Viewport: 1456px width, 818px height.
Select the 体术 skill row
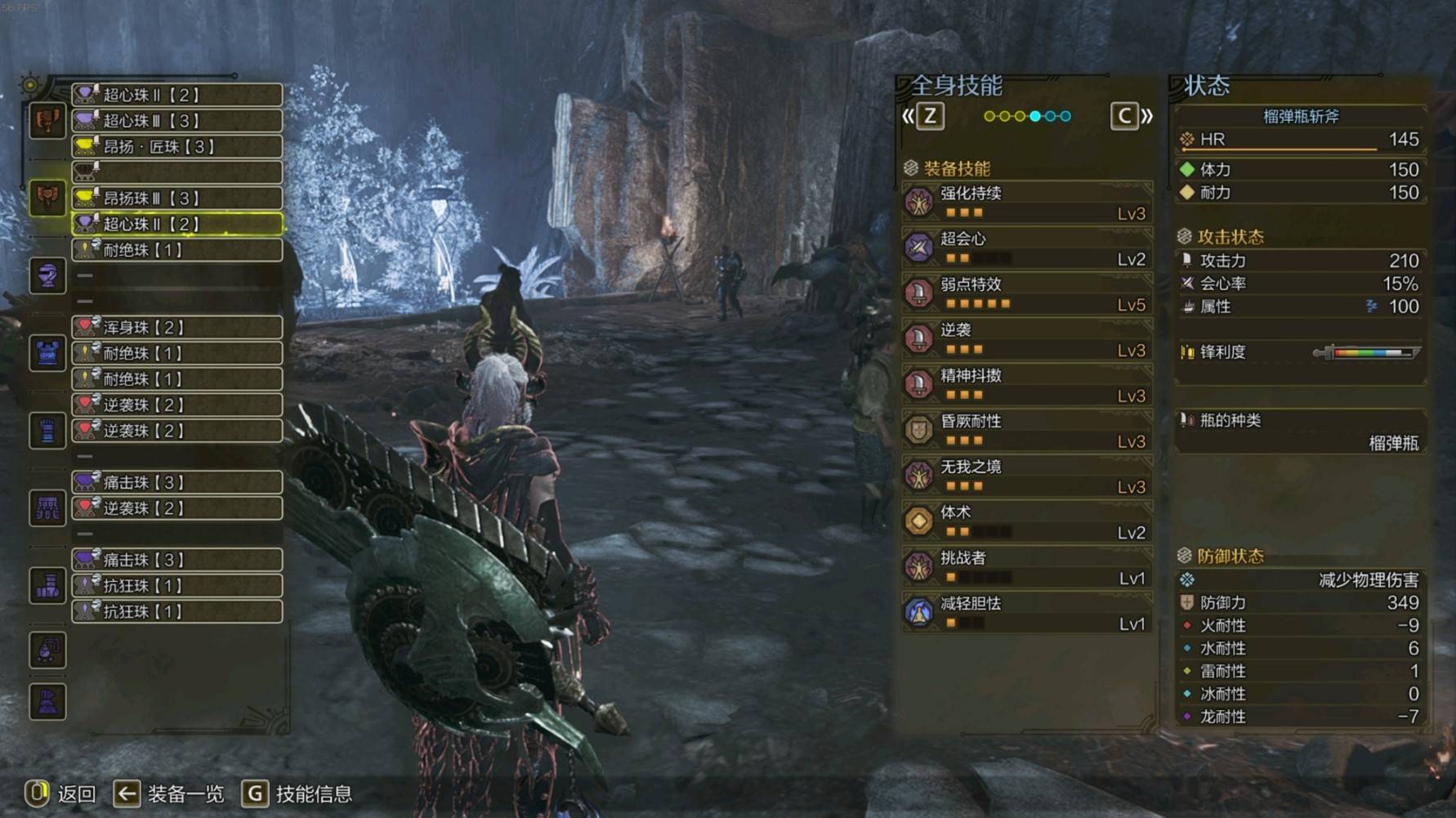point(1027,521)
